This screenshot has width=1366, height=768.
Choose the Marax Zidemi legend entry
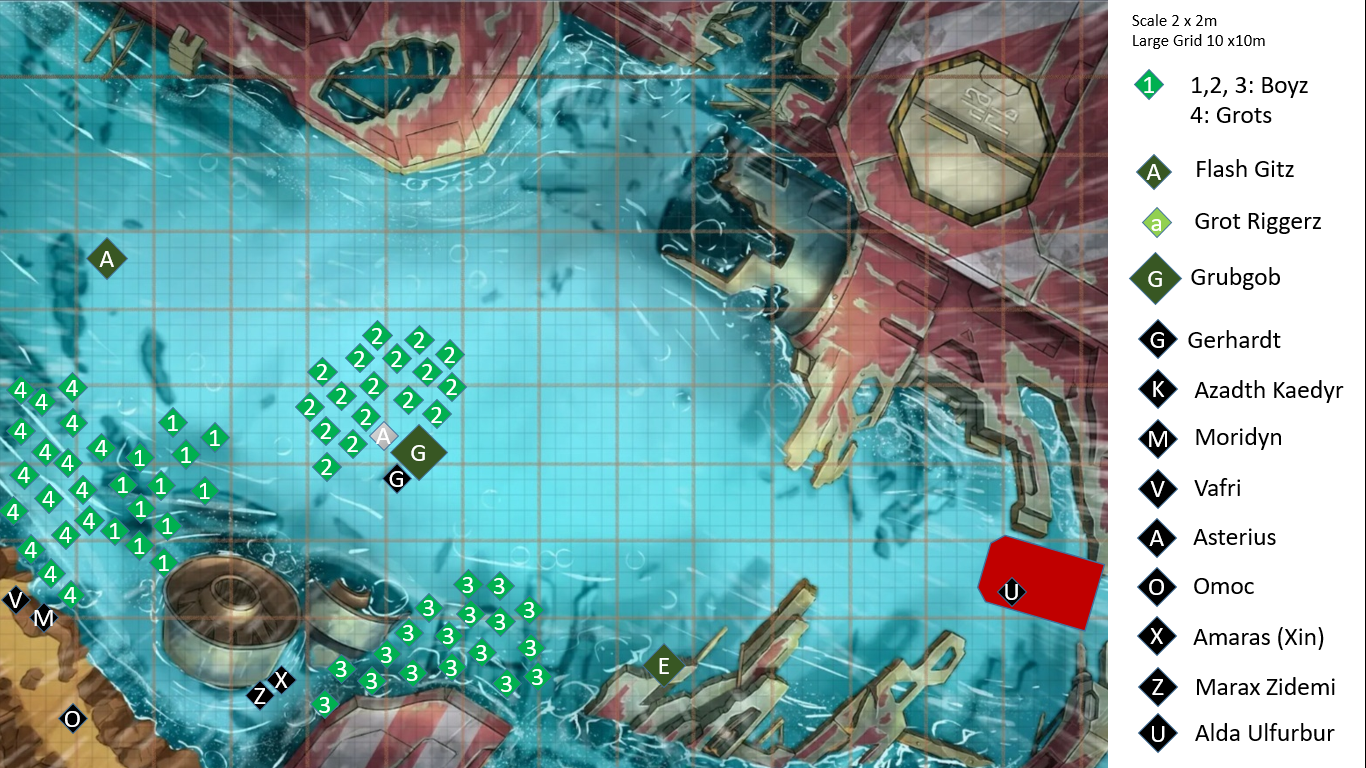tap(1265, 687)
